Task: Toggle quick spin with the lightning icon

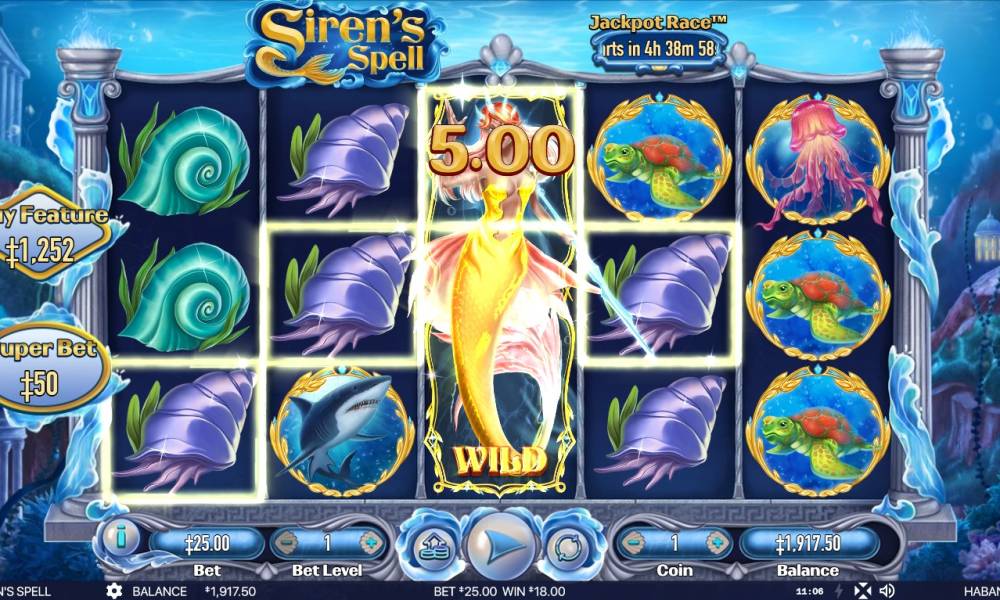Action: (838, 591)
